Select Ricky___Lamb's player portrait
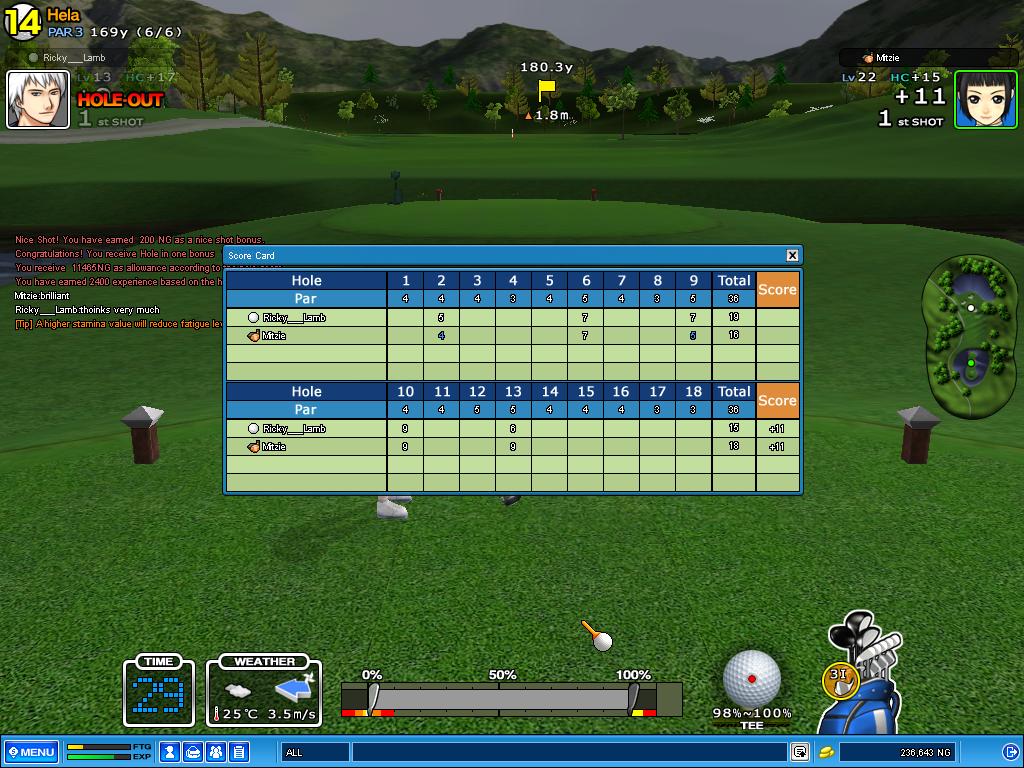Image resolution: width=1024 pixels, height=768 pixels. click(38, 100)
